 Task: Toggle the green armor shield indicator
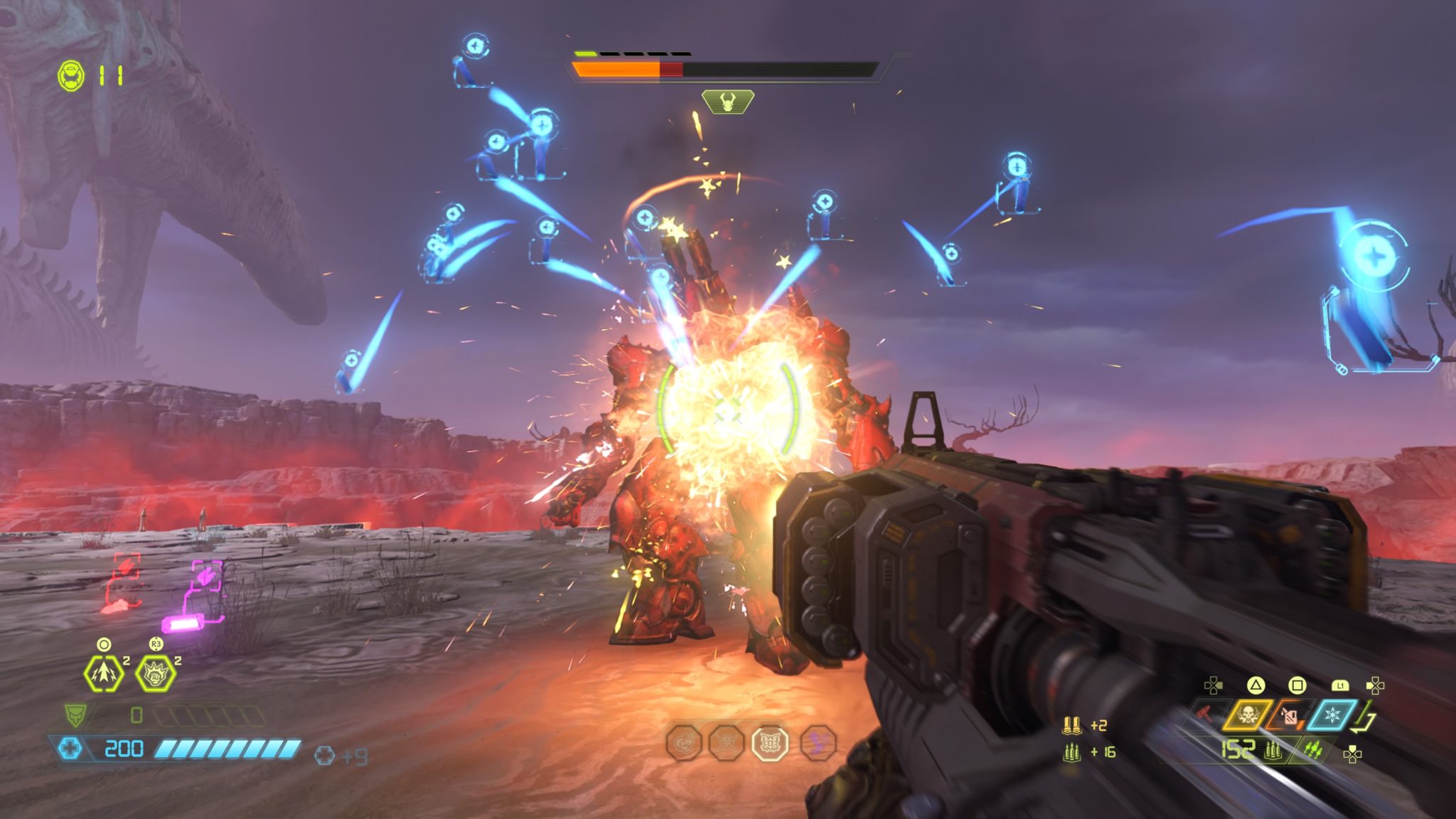75,715
